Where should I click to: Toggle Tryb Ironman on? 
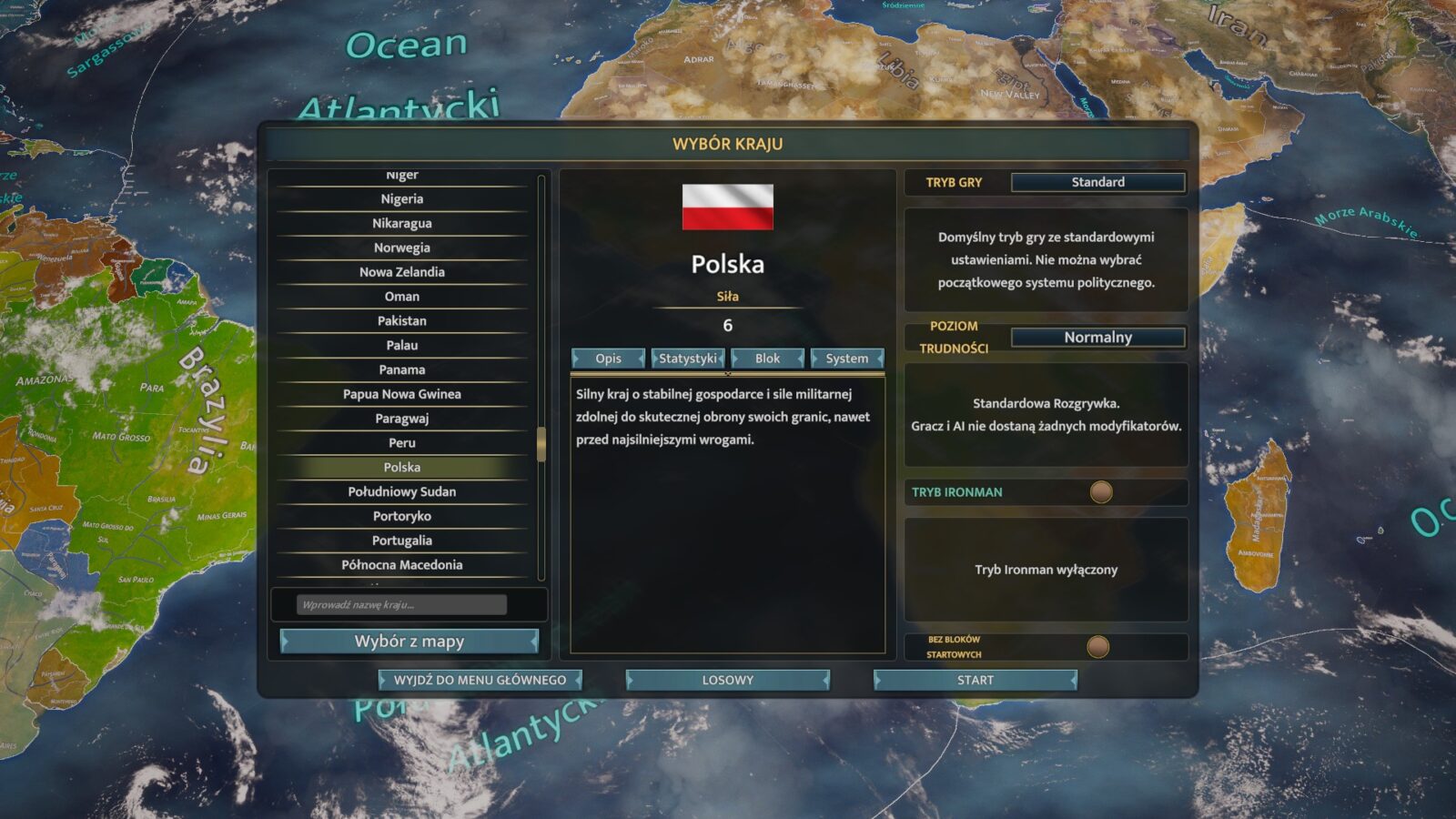click(1101, 492)
